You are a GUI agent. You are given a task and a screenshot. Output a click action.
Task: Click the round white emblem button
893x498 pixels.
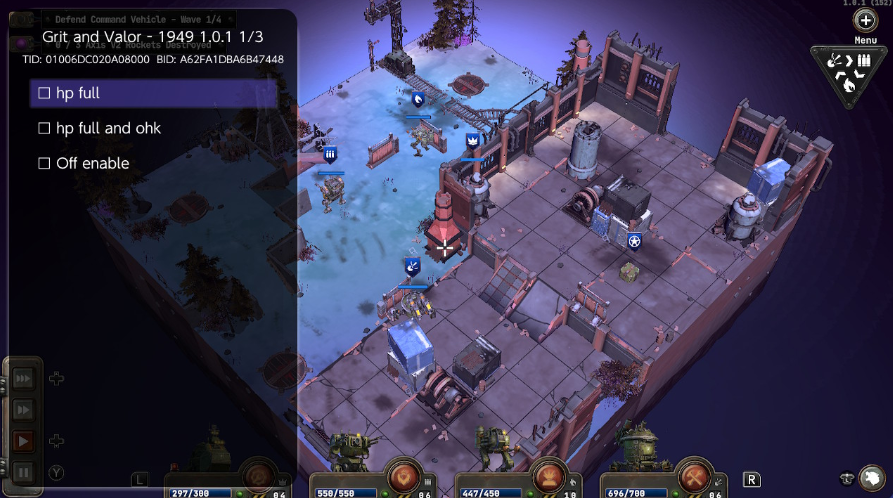pos(873,477)
